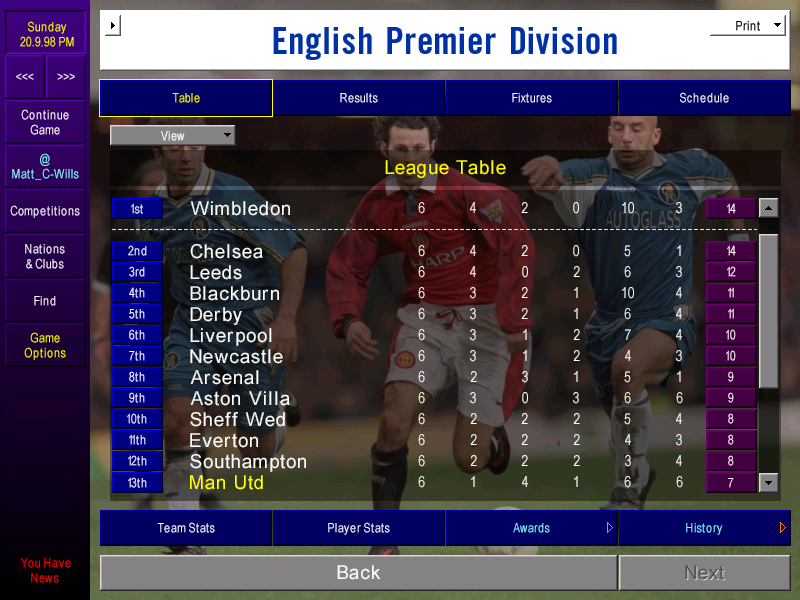Open the View dropdown
This screenshot has width=800, height=600.
(172, 136)
